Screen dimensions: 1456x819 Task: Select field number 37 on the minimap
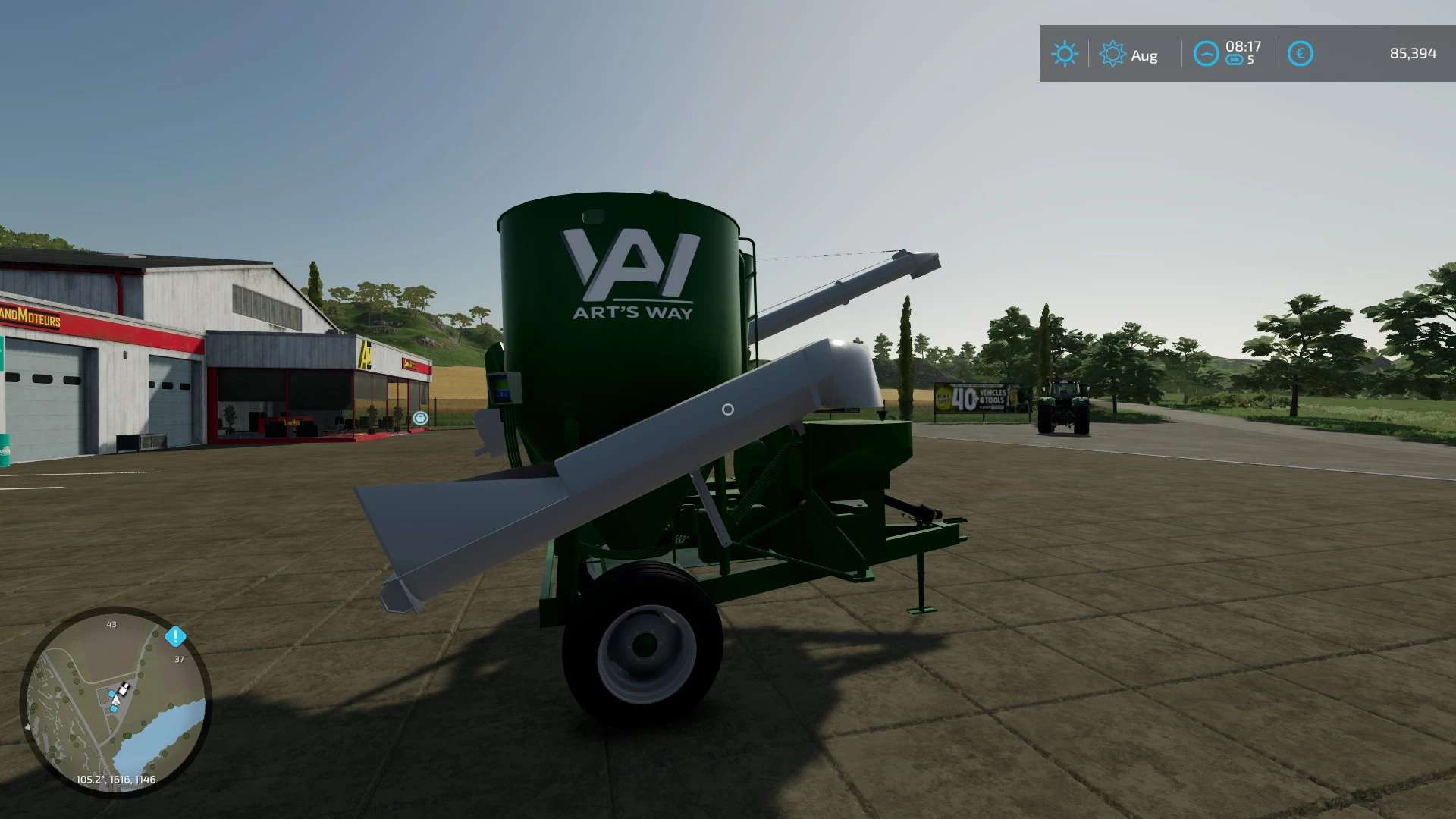point(179,660)
